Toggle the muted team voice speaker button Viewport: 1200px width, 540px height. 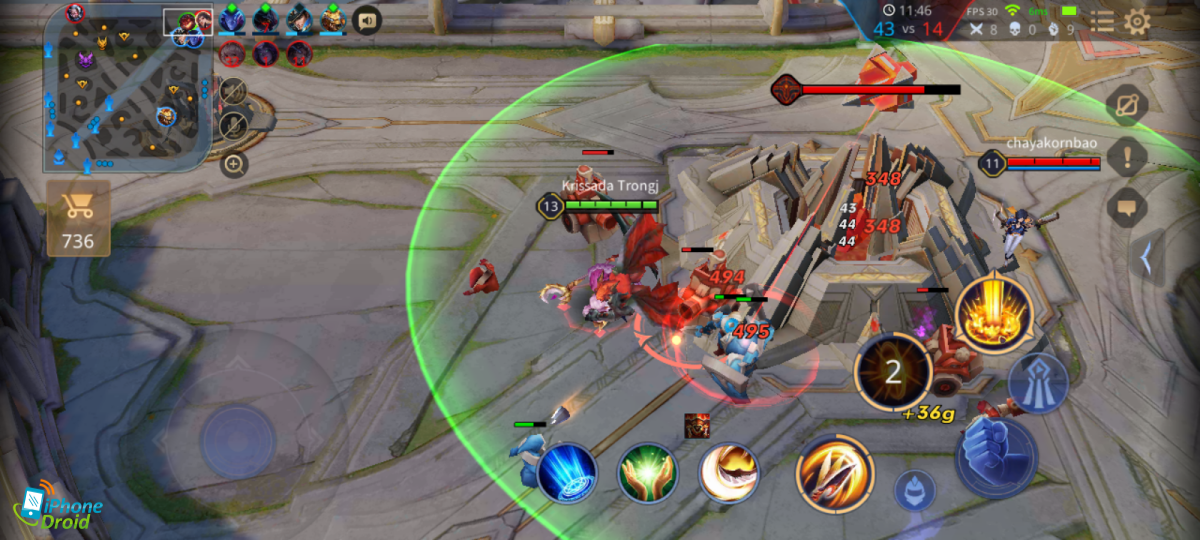tap(233, 91)
